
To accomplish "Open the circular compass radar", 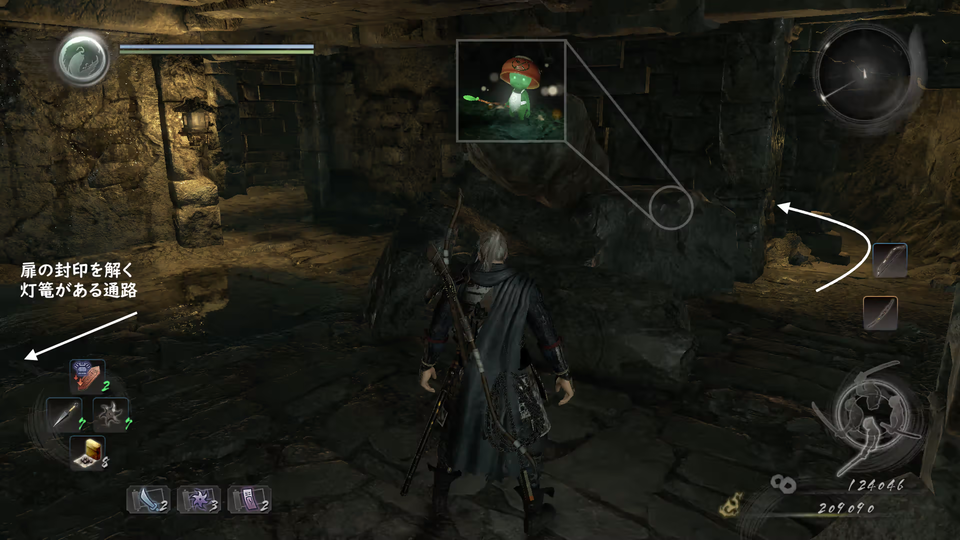I will point(860,74).
